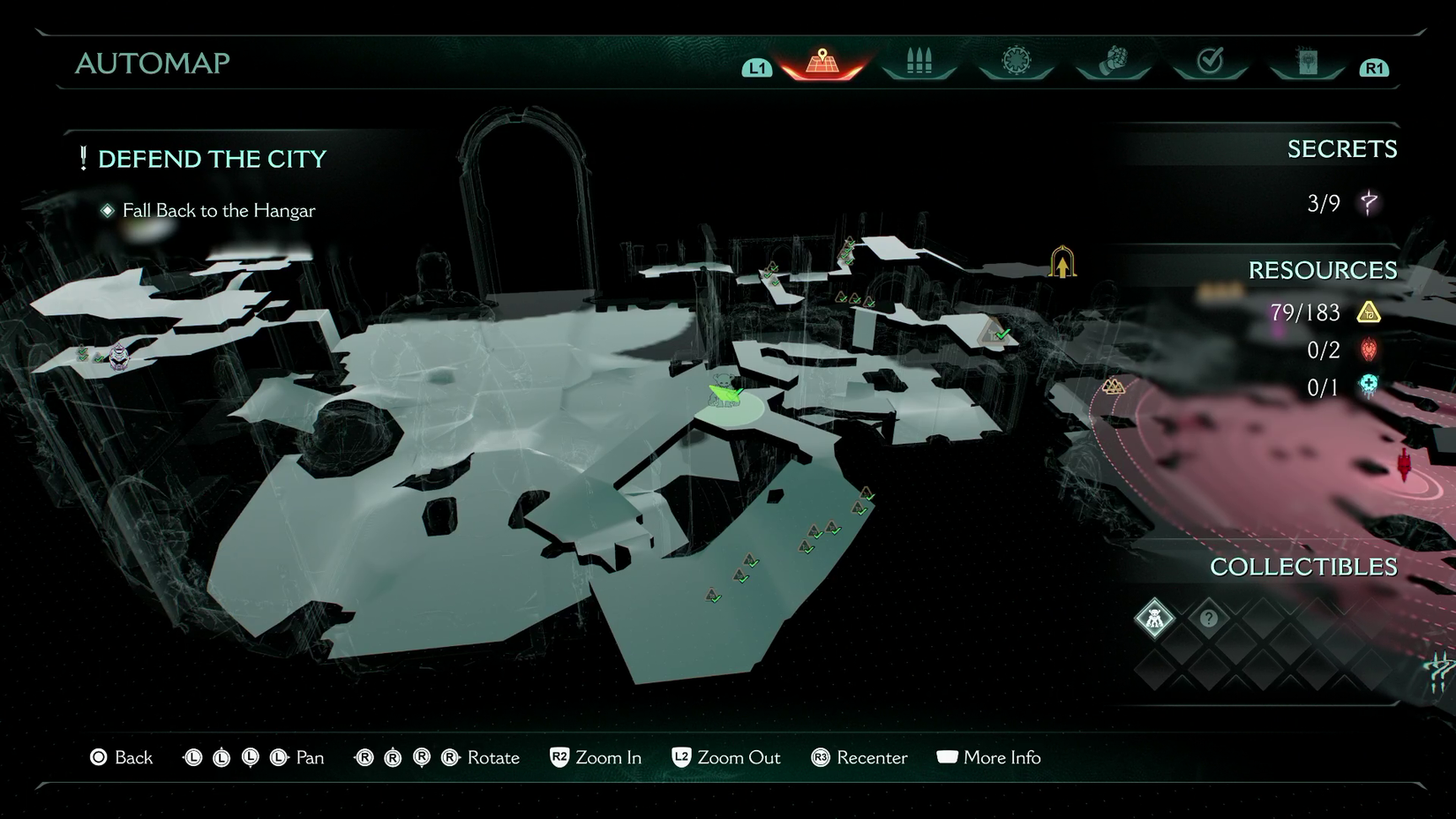Switch to the codex book tab
Viewport: 1456px width, 819px height.
[x=1307, y=62]
